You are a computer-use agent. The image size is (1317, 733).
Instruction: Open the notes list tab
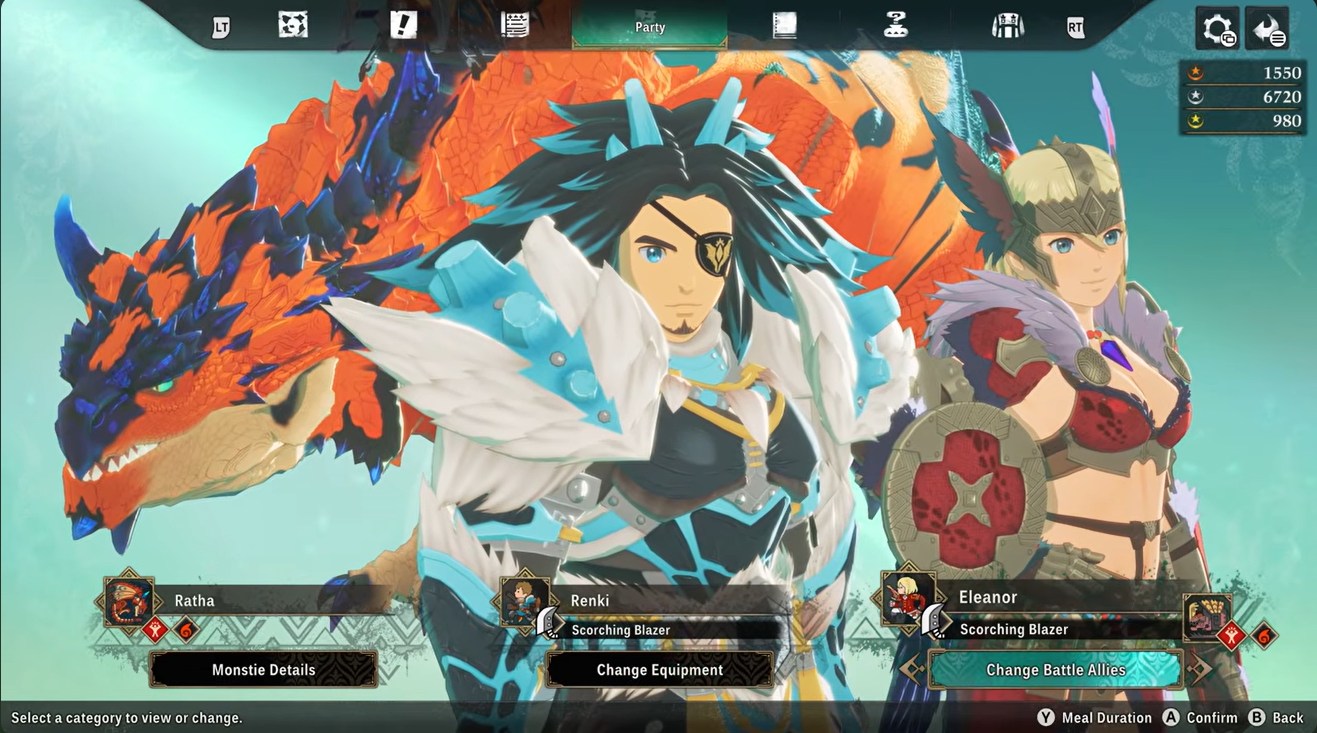[515, 26]
